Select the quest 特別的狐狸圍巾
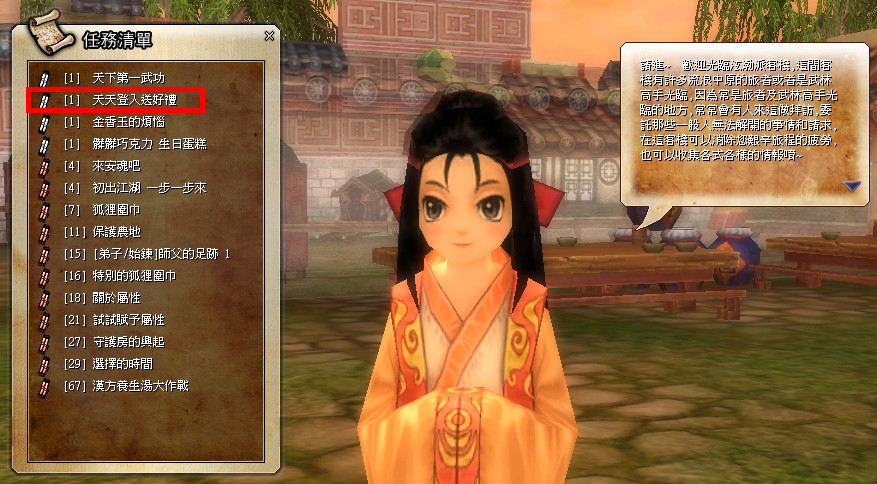This screenshot has width=877, height=484. pos(132,275)
